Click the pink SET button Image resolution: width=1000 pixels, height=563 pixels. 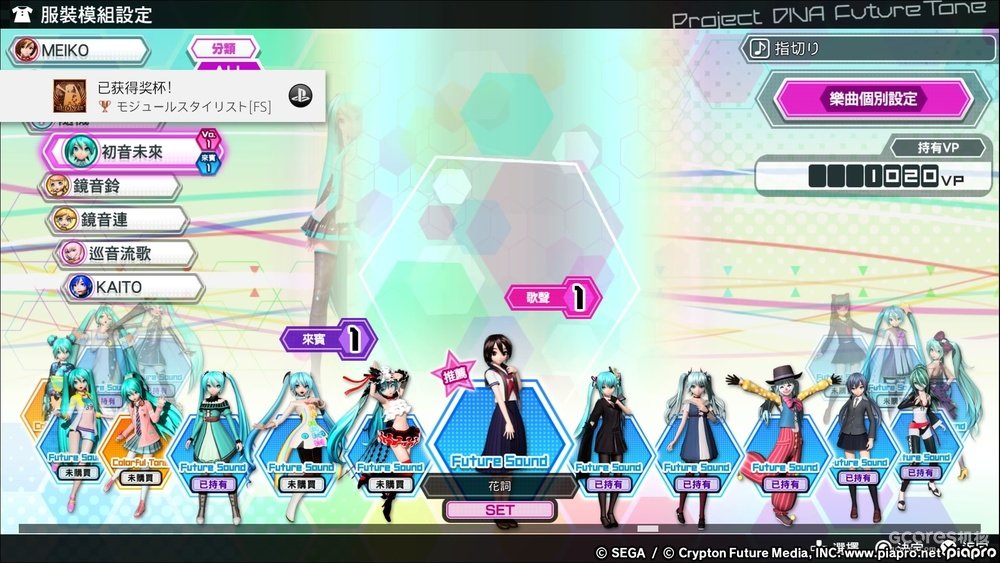[x=499, y=510]
